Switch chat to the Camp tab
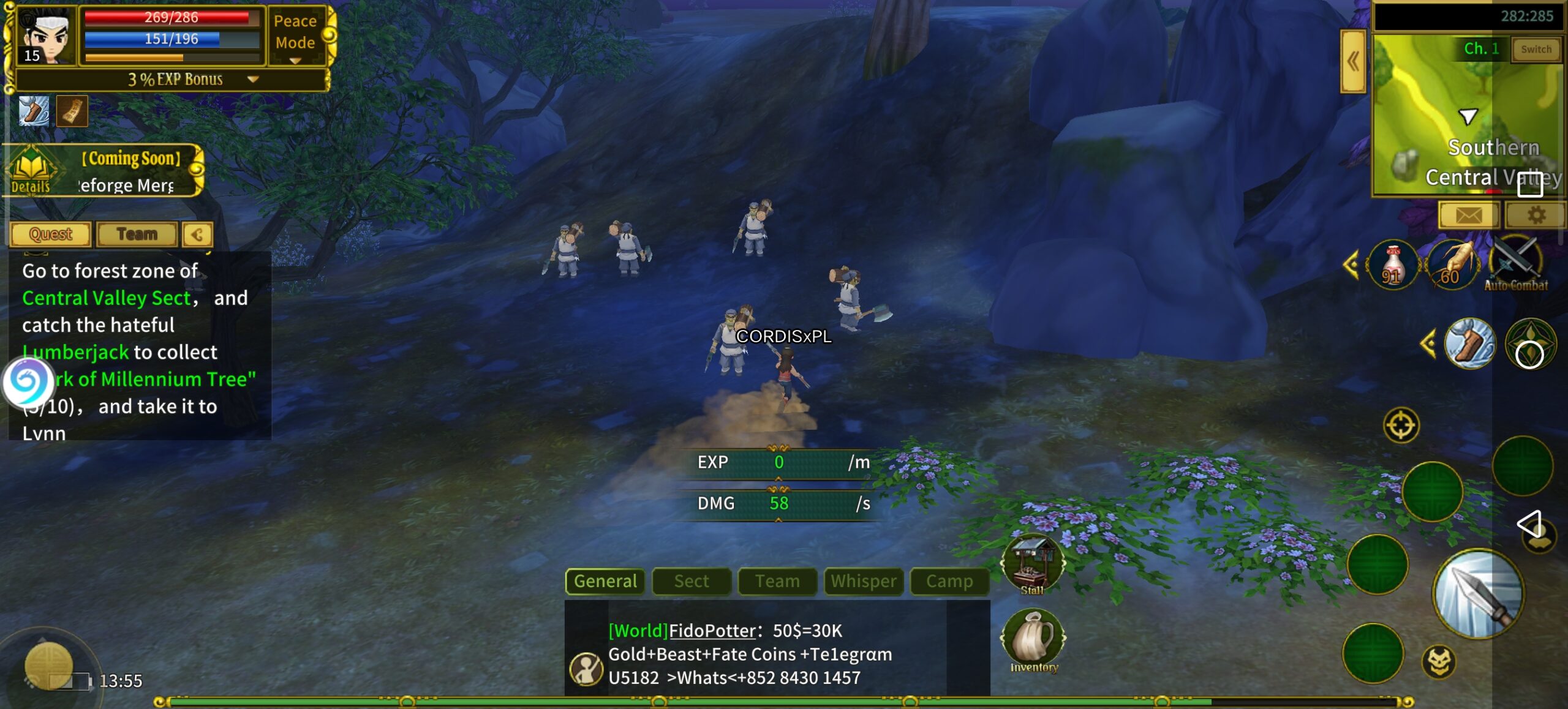 click(x=949, y=581)
